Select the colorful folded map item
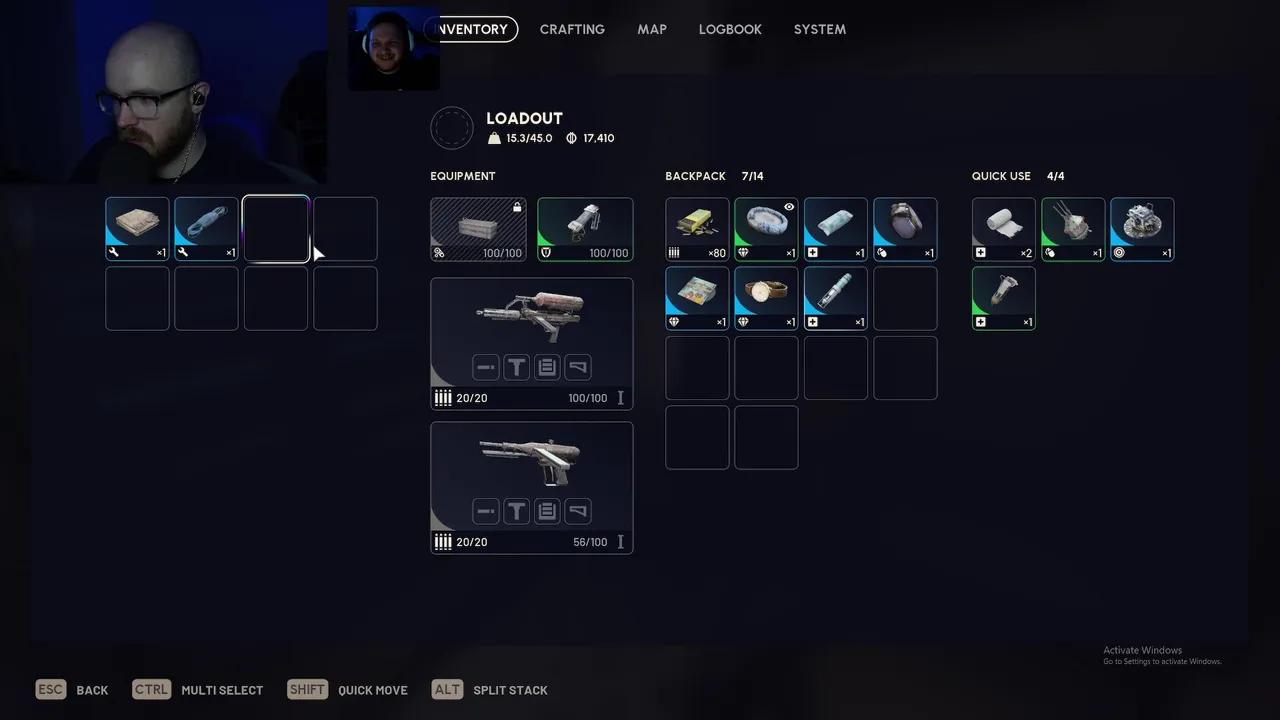1280x720 pixels. [x=697, y=298]
